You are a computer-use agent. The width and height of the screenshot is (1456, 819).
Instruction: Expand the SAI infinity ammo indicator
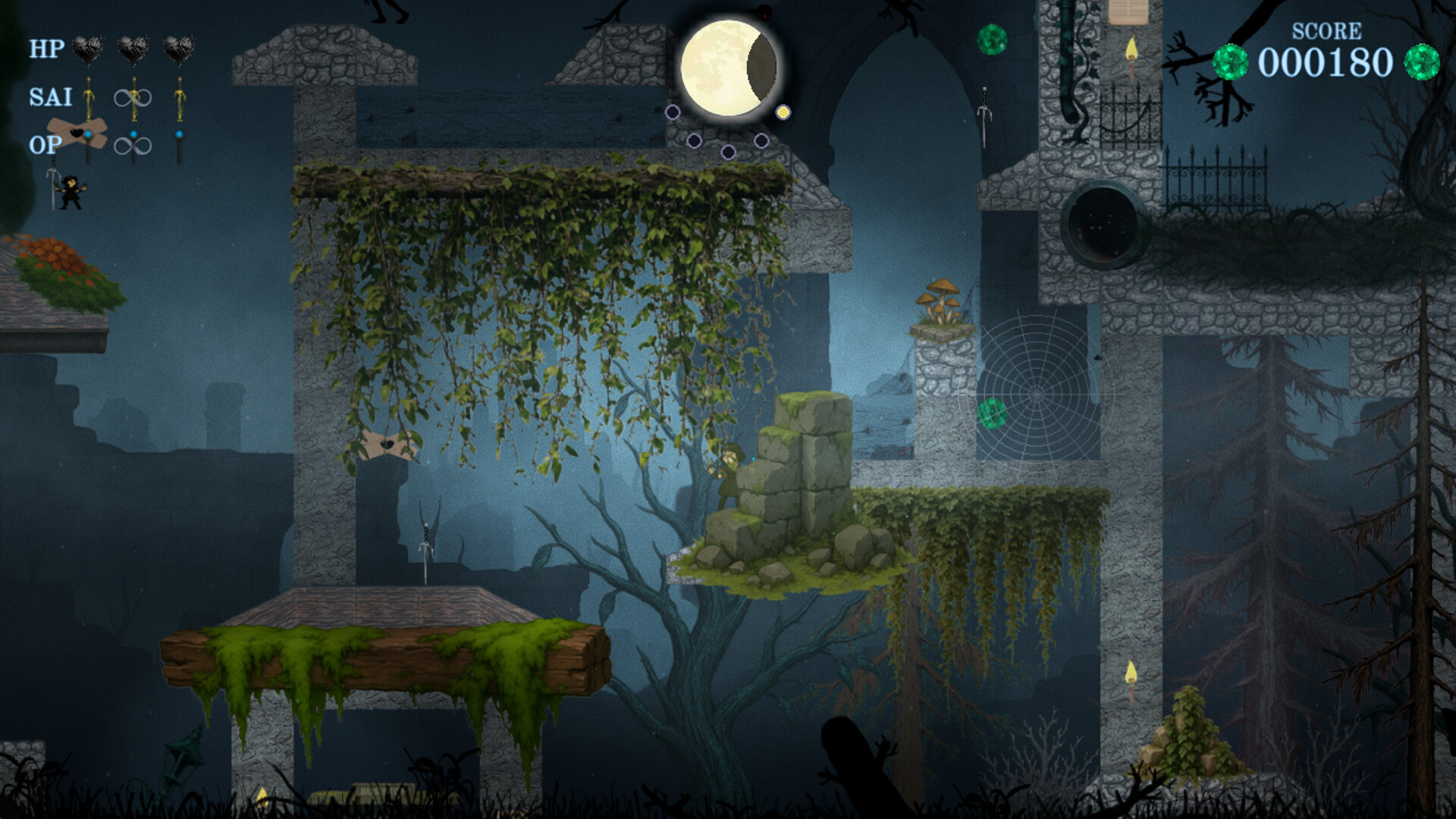click(x=133, y=99)
